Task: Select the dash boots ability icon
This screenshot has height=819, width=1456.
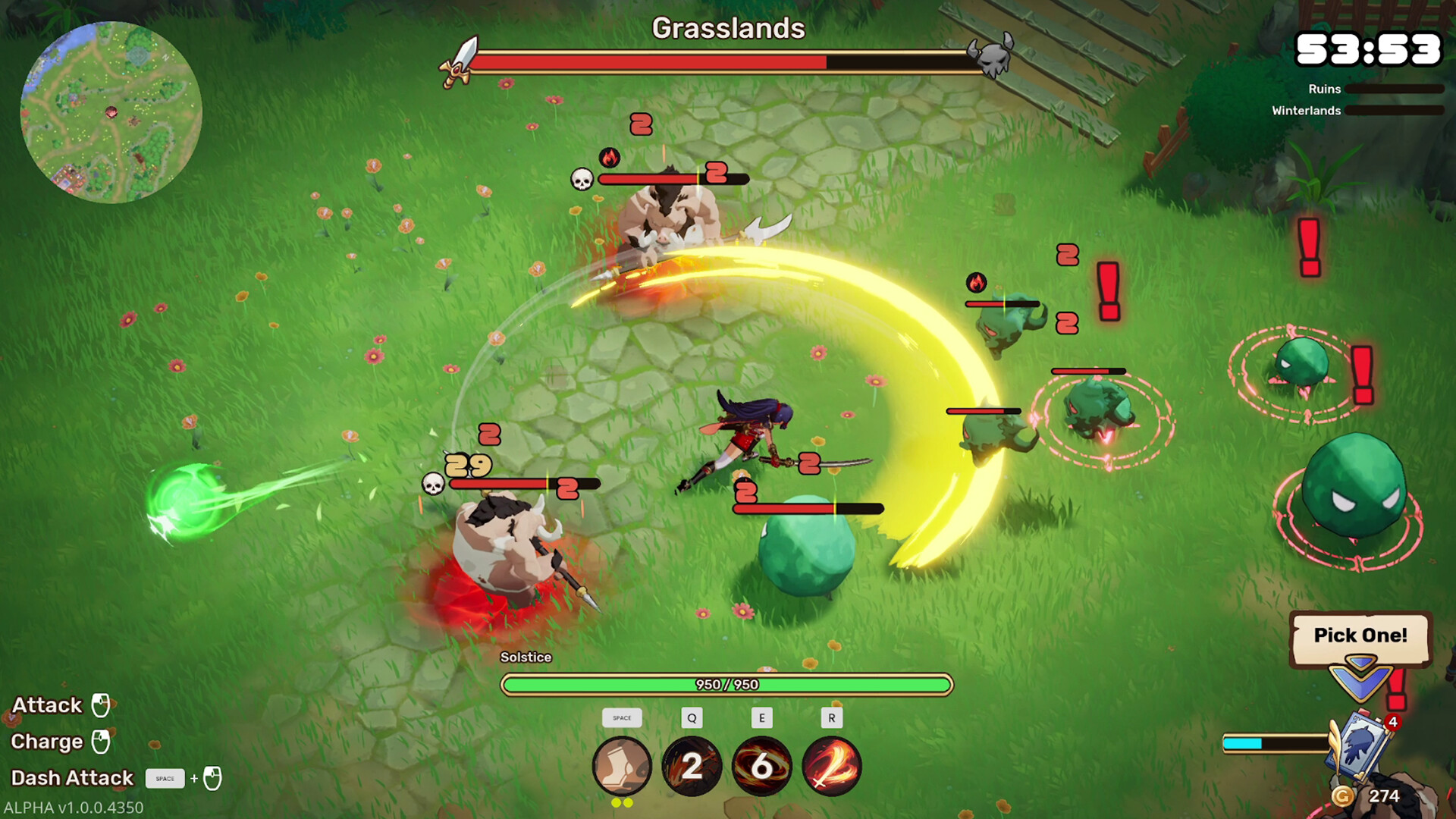Action: tap(621, 767)
